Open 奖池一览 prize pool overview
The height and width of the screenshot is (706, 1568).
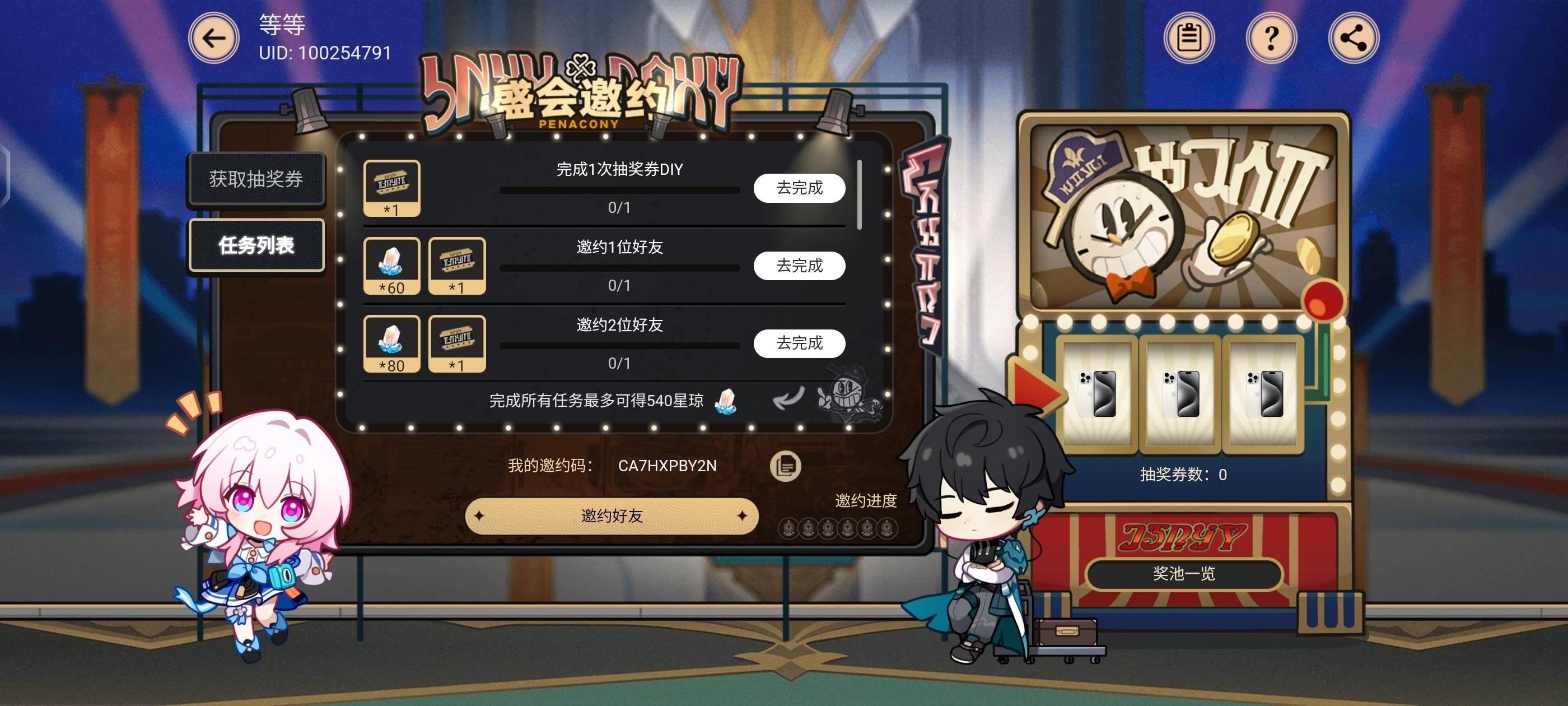1183,574
